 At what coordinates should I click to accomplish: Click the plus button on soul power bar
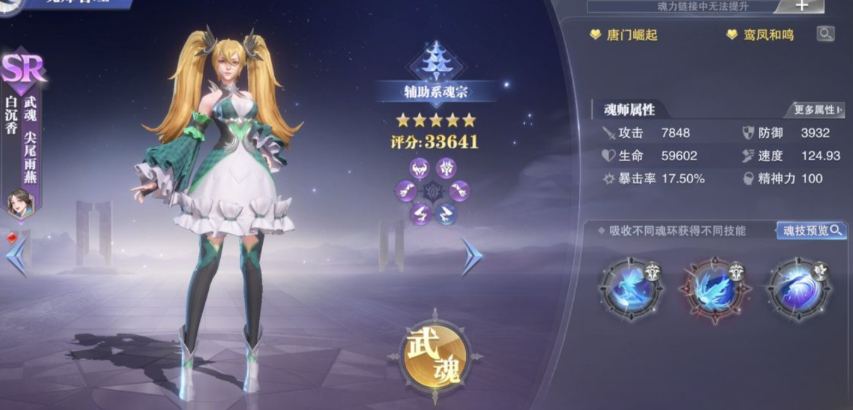tap(802, 5)
